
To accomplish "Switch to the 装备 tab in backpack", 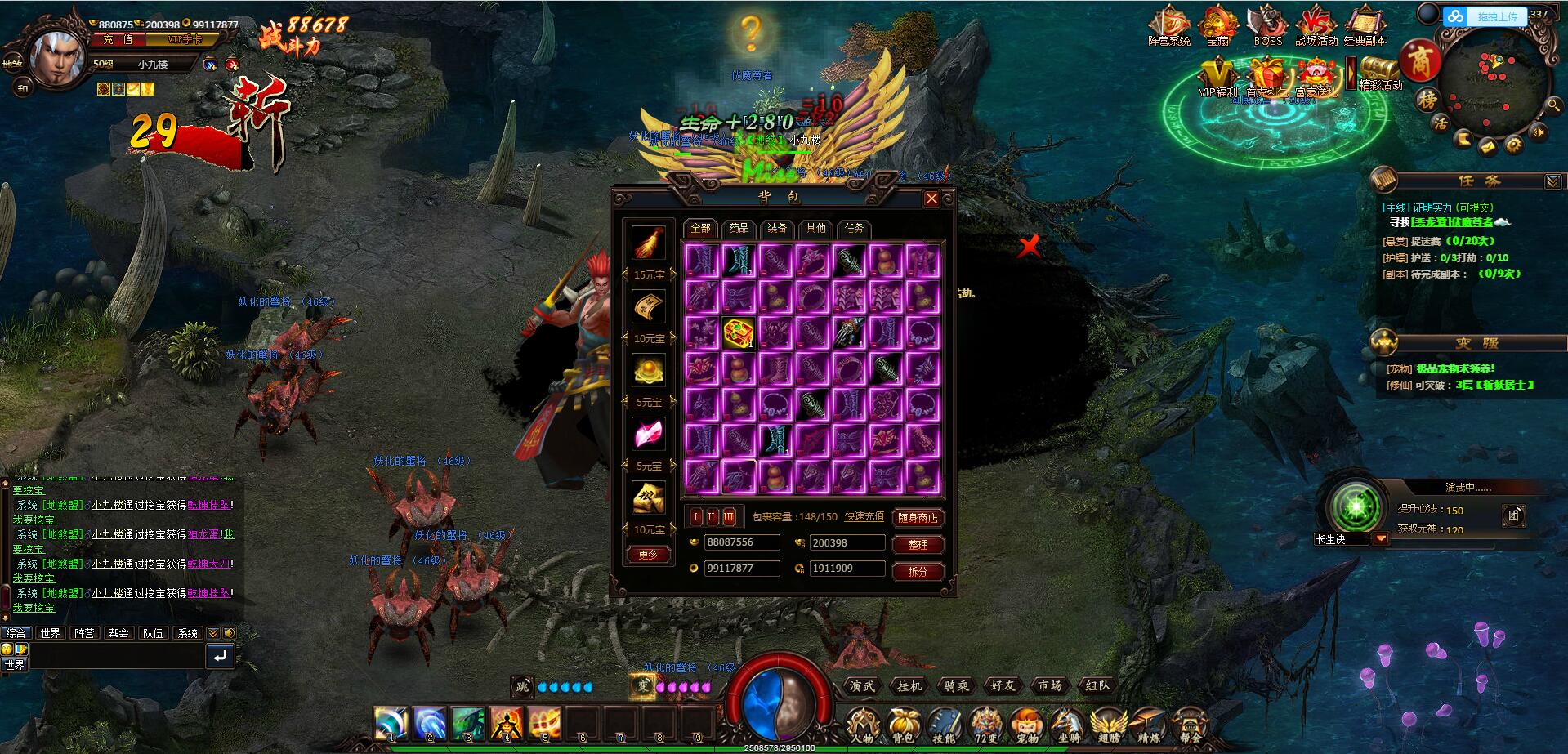I will (777, 228).
